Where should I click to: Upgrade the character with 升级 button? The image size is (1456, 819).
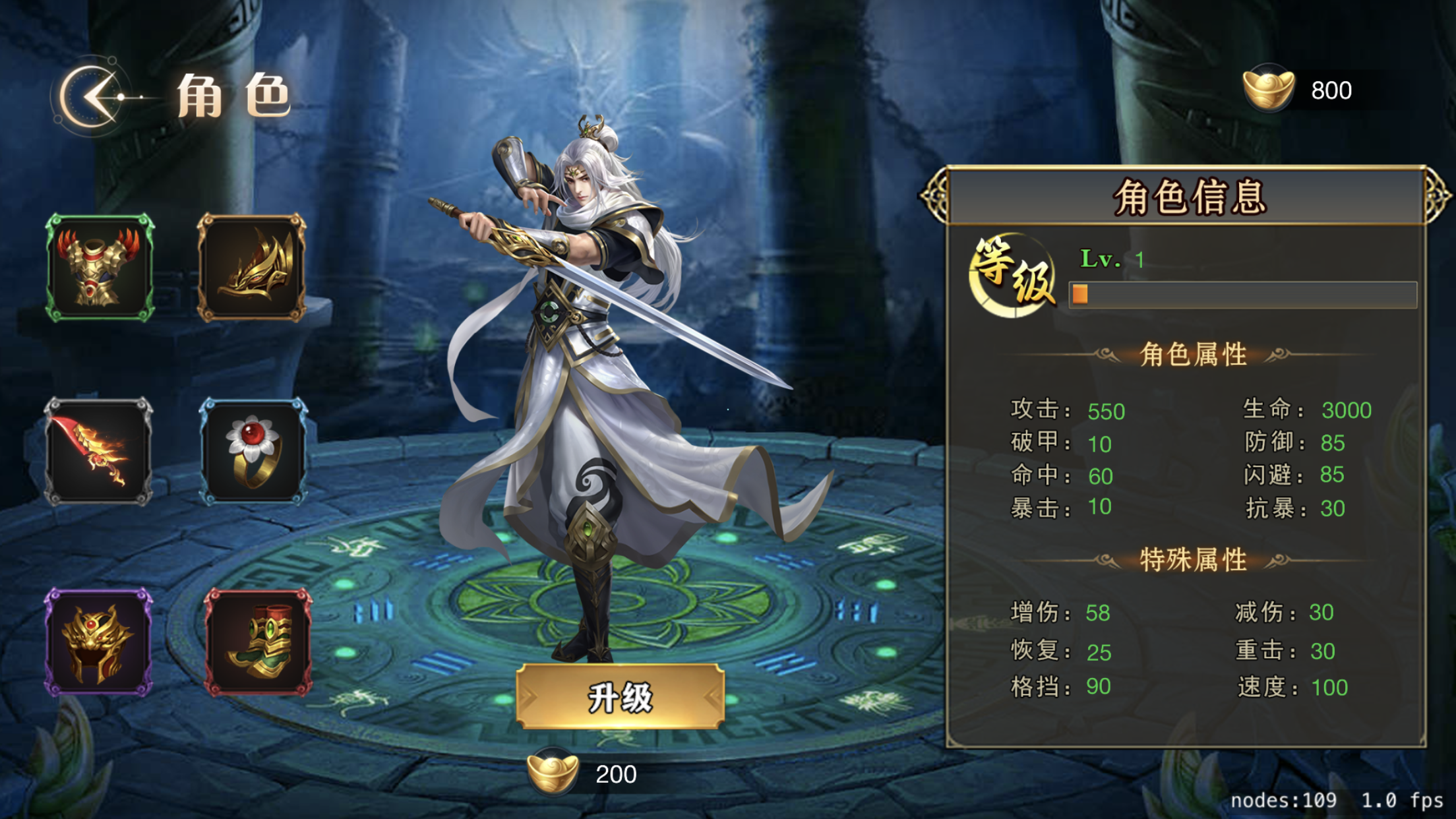[x=620, y=696]
